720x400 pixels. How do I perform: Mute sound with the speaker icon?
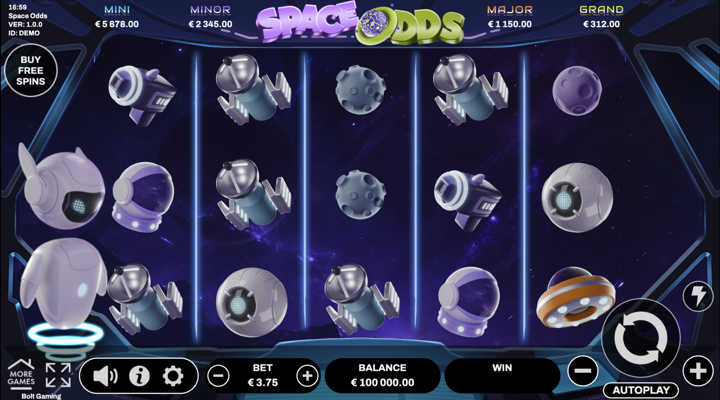(x=105, y=376)
